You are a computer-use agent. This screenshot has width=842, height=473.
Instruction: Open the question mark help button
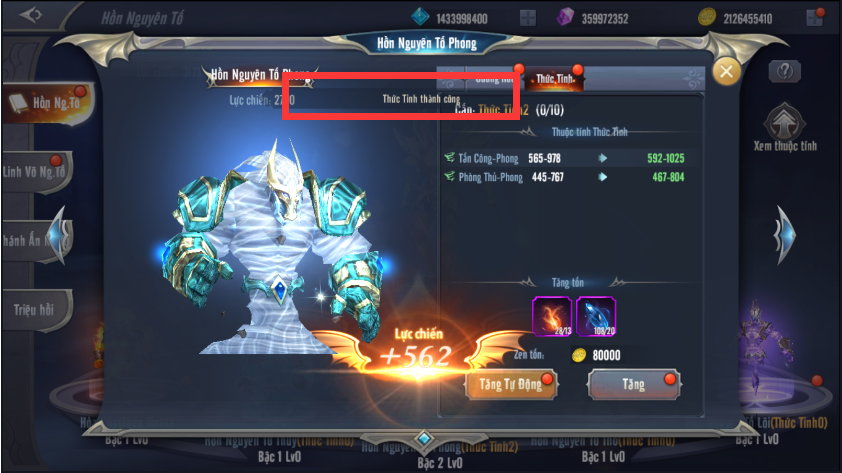pos(785,71)
